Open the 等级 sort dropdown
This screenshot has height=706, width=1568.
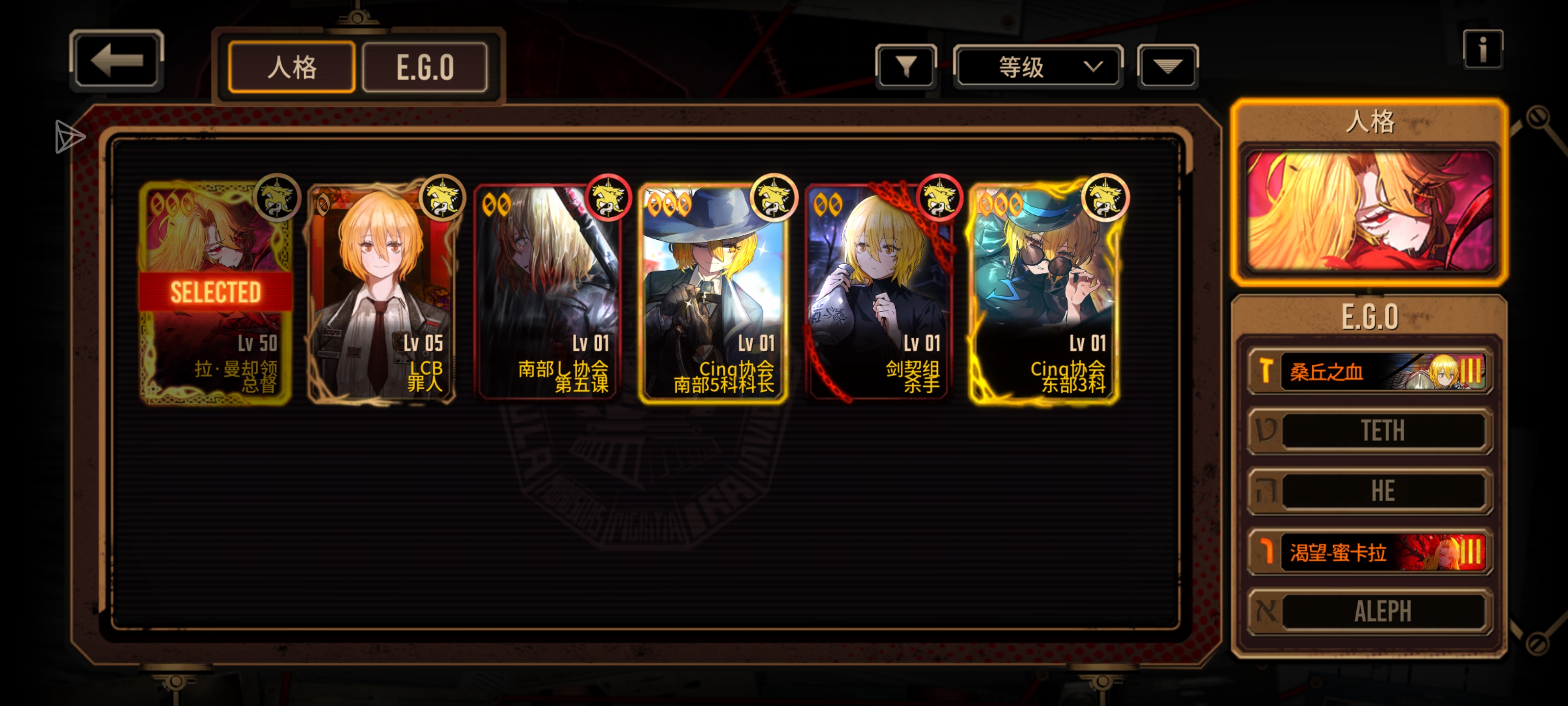(1037, 66)
